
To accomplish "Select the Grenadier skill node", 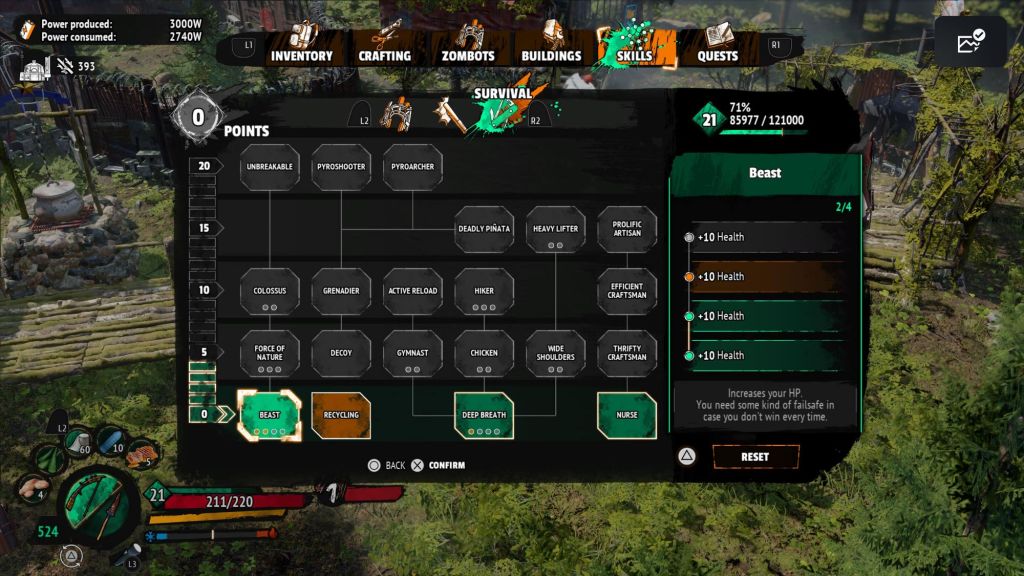I will 341,291.
